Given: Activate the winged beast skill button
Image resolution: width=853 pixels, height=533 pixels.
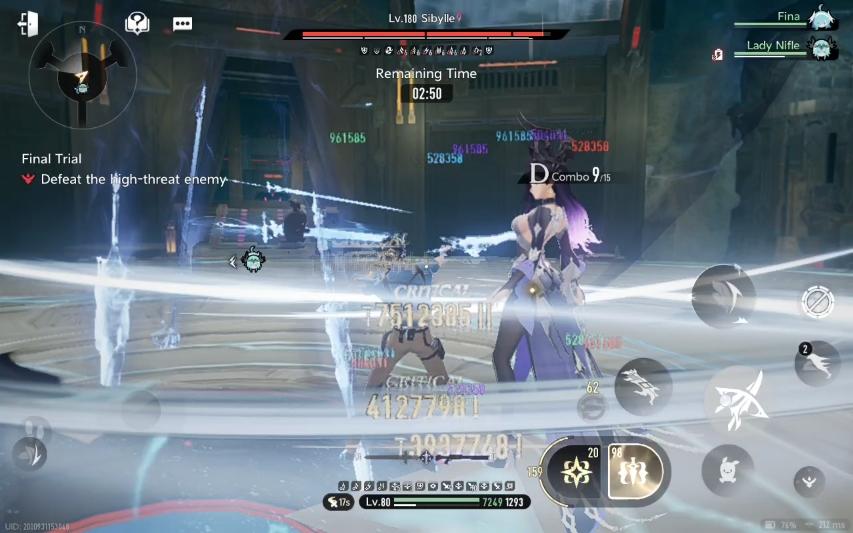Looking at the screenshot, I should [643, 387].
